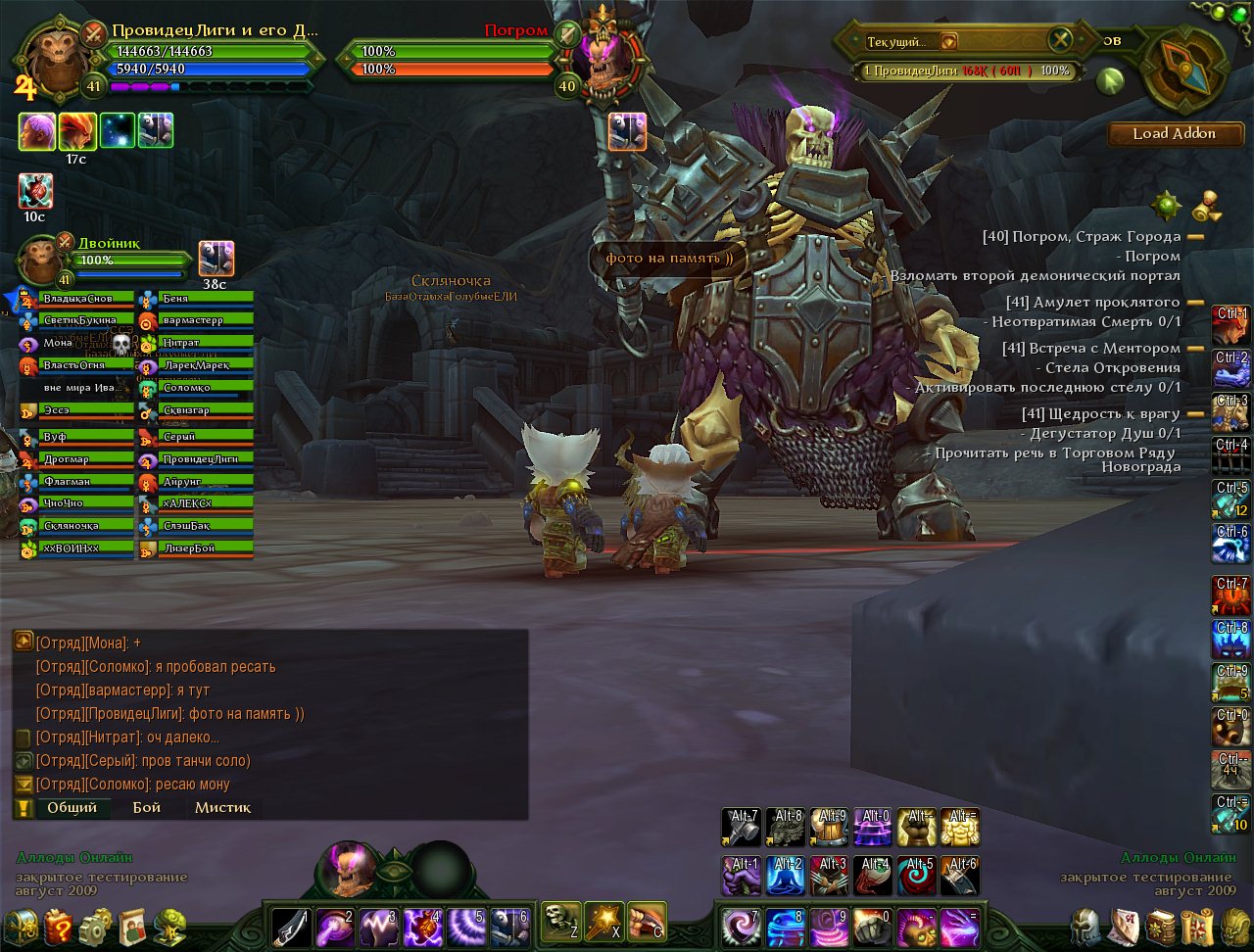Open the question mark help book
This screenshot has width=1254, height=952.
59,927
